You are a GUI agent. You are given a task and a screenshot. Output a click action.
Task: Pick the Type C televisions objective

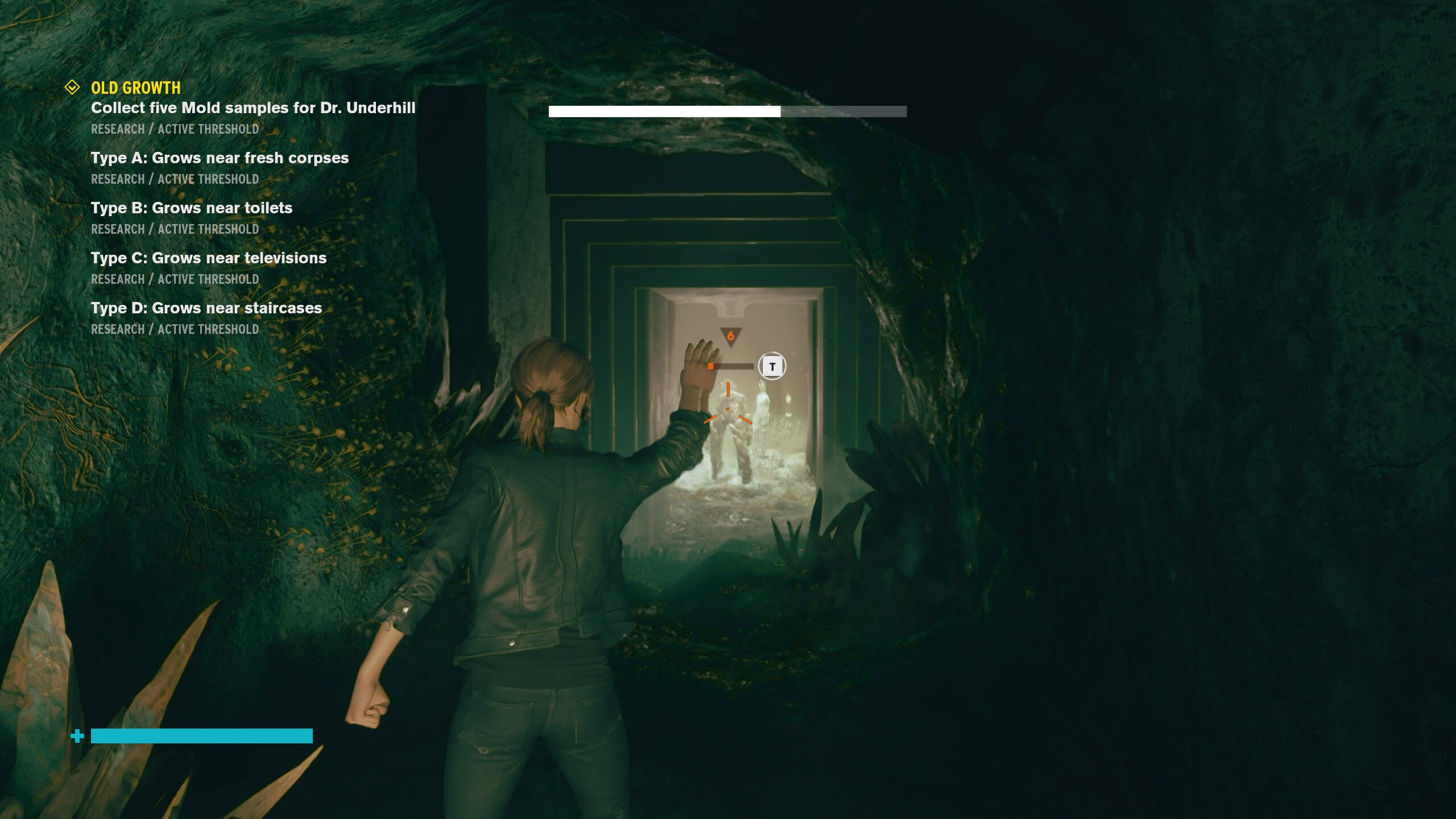pos(209,258)
